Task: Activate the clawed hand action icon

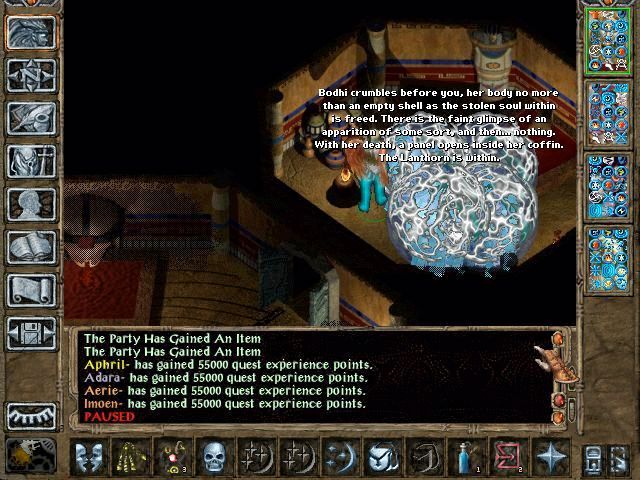Action: pos(132,456)
